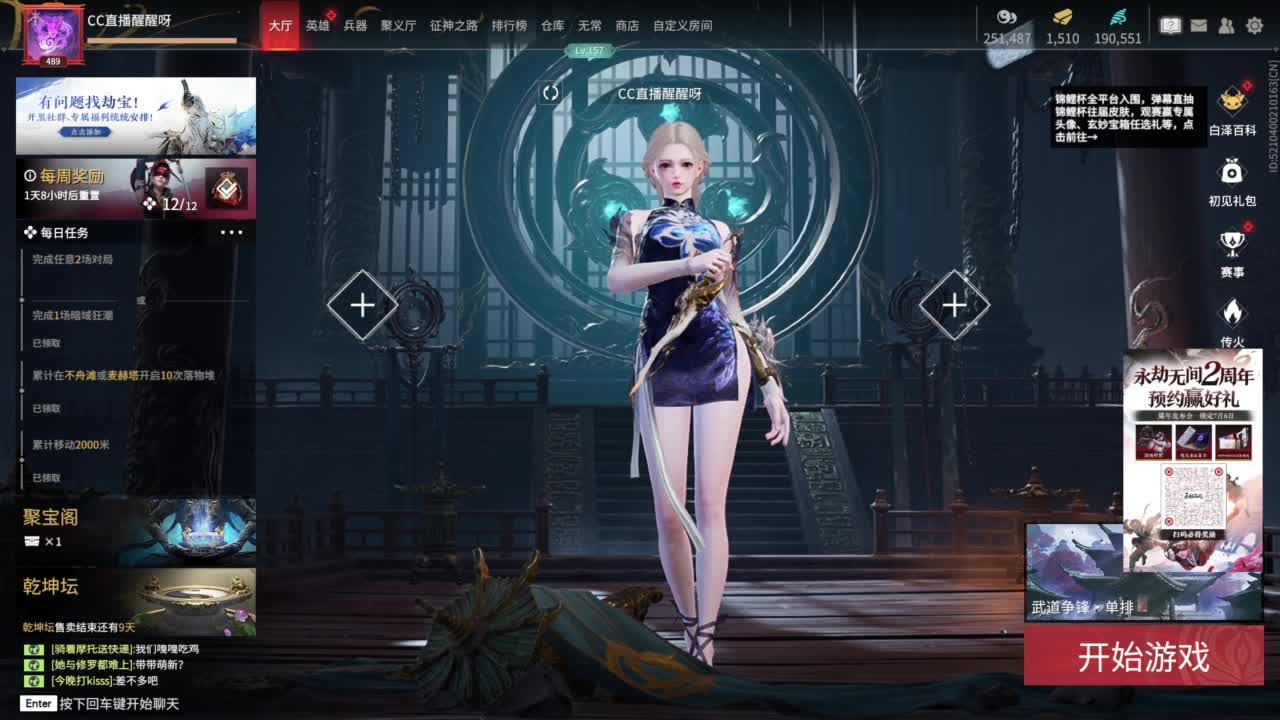This screenshot has height=720, width=1280.
Task: Claim the 每周奖励 12/12 reward bag
Action: (230, 188)
